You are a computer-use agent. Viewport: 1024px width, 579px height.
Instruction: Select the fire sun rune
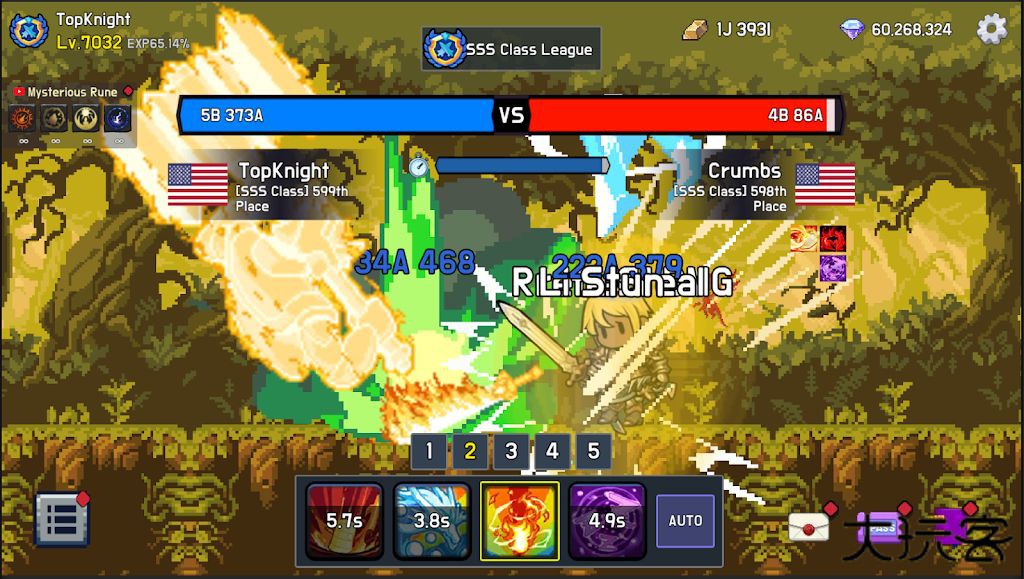click(x=22, y=119)
